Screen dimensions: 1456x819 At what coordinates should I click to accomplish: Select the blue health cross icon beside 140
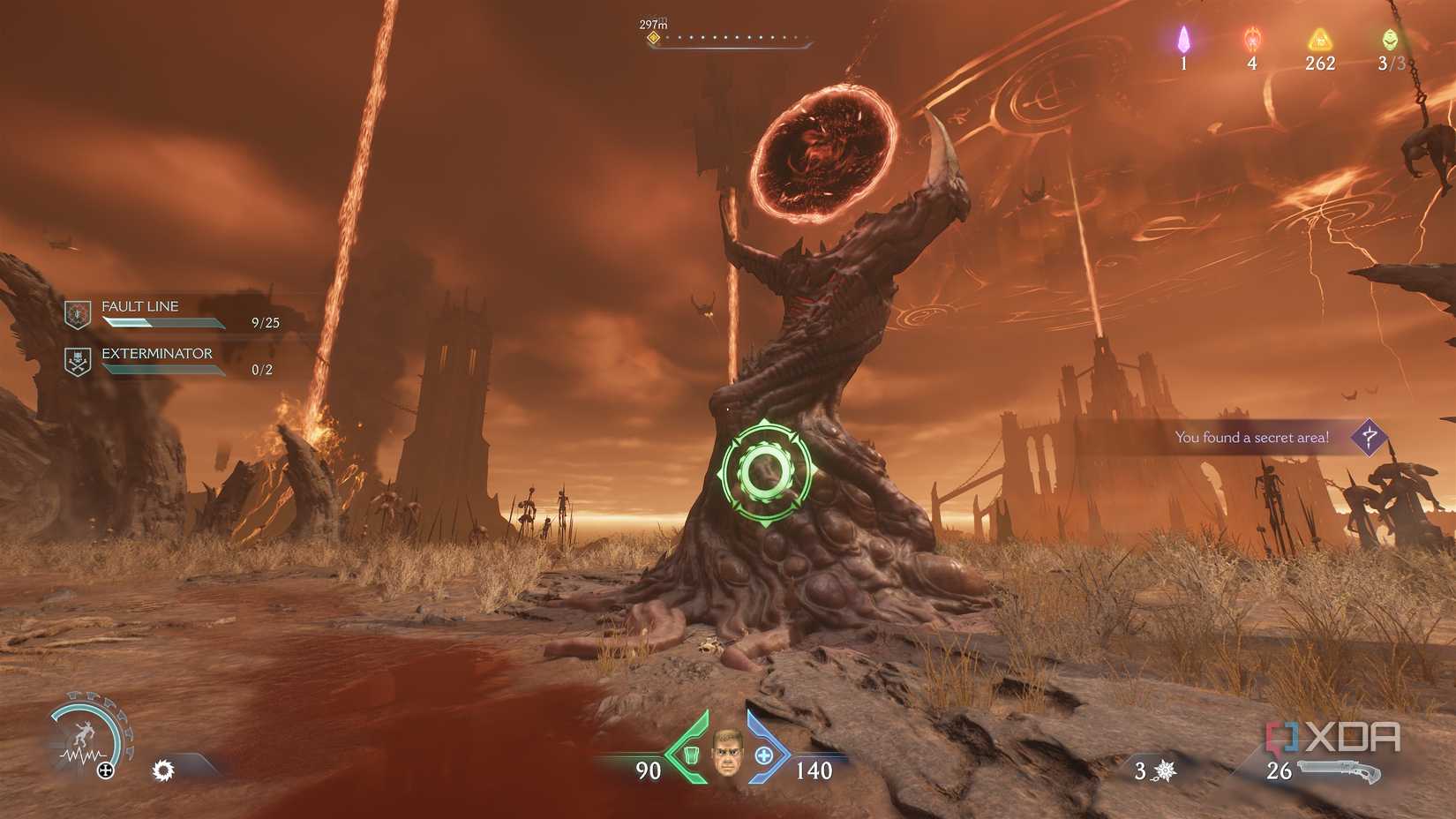(763, 757)
